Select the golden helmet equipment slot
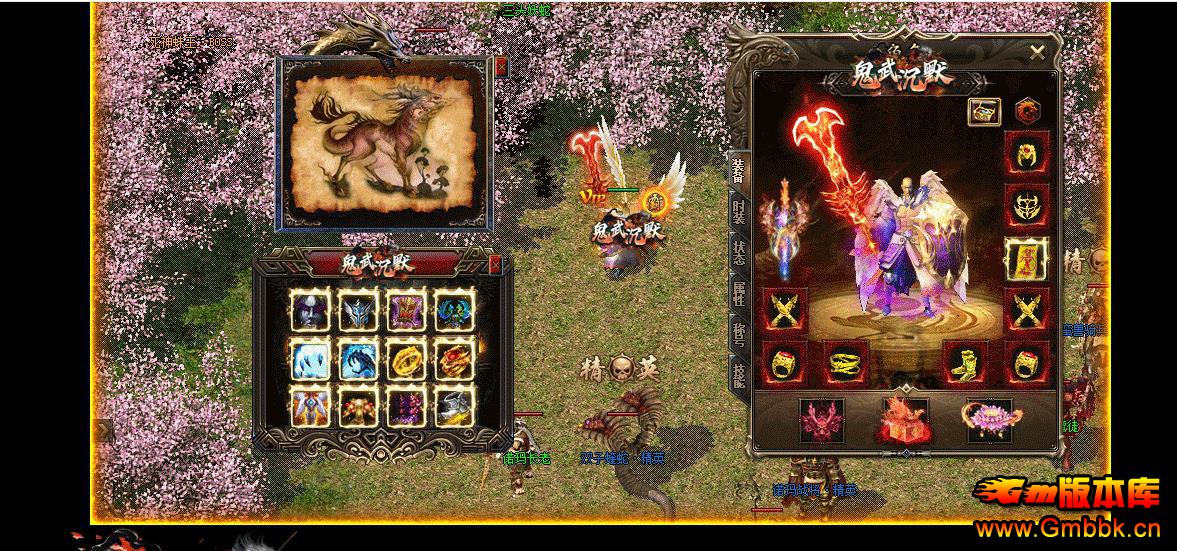This screenshot has width=1177, height=551. coord(1026,153)
